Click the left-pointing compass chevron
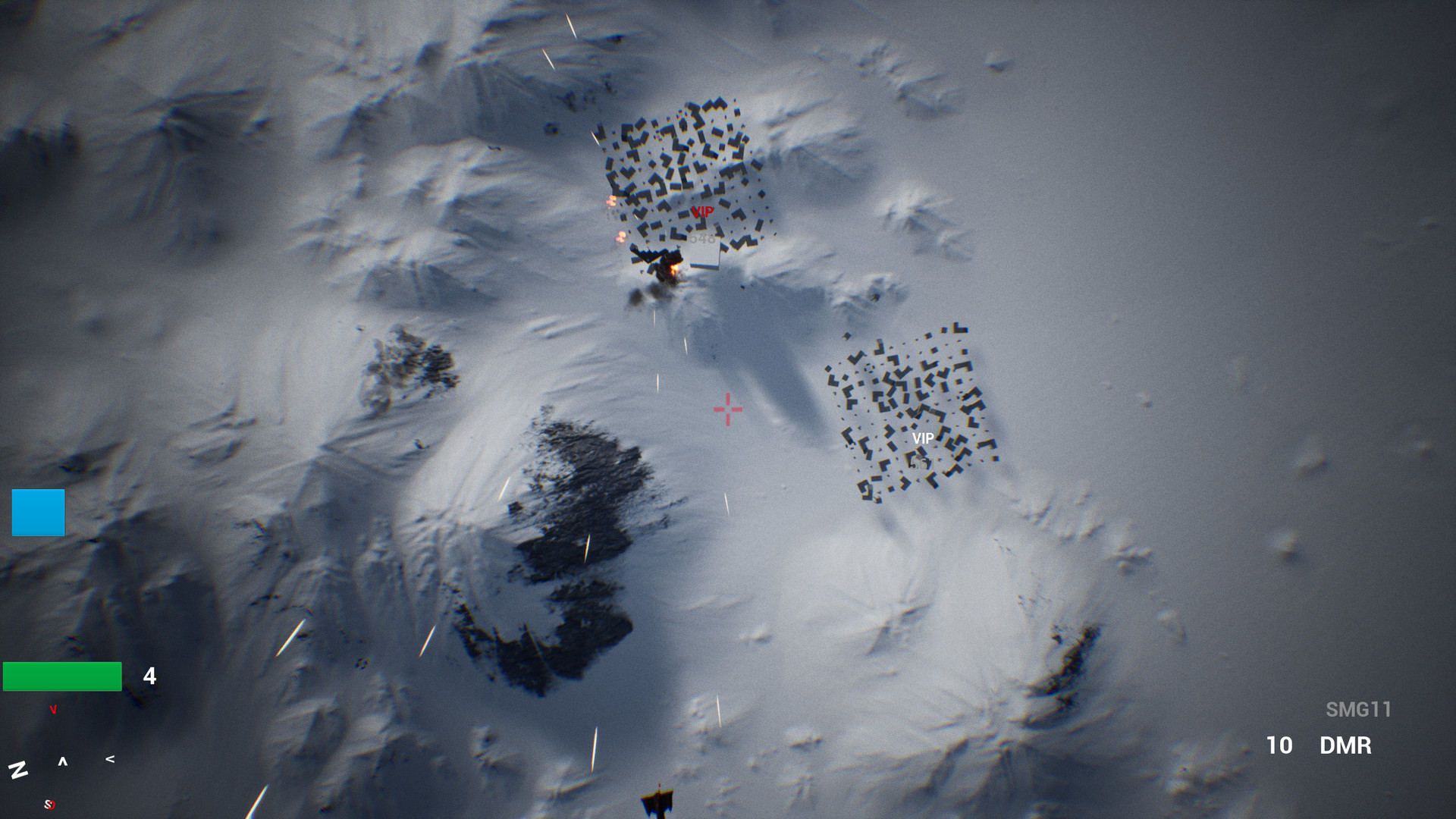Screen dimensions: 1456x819 tap(111, 758)
